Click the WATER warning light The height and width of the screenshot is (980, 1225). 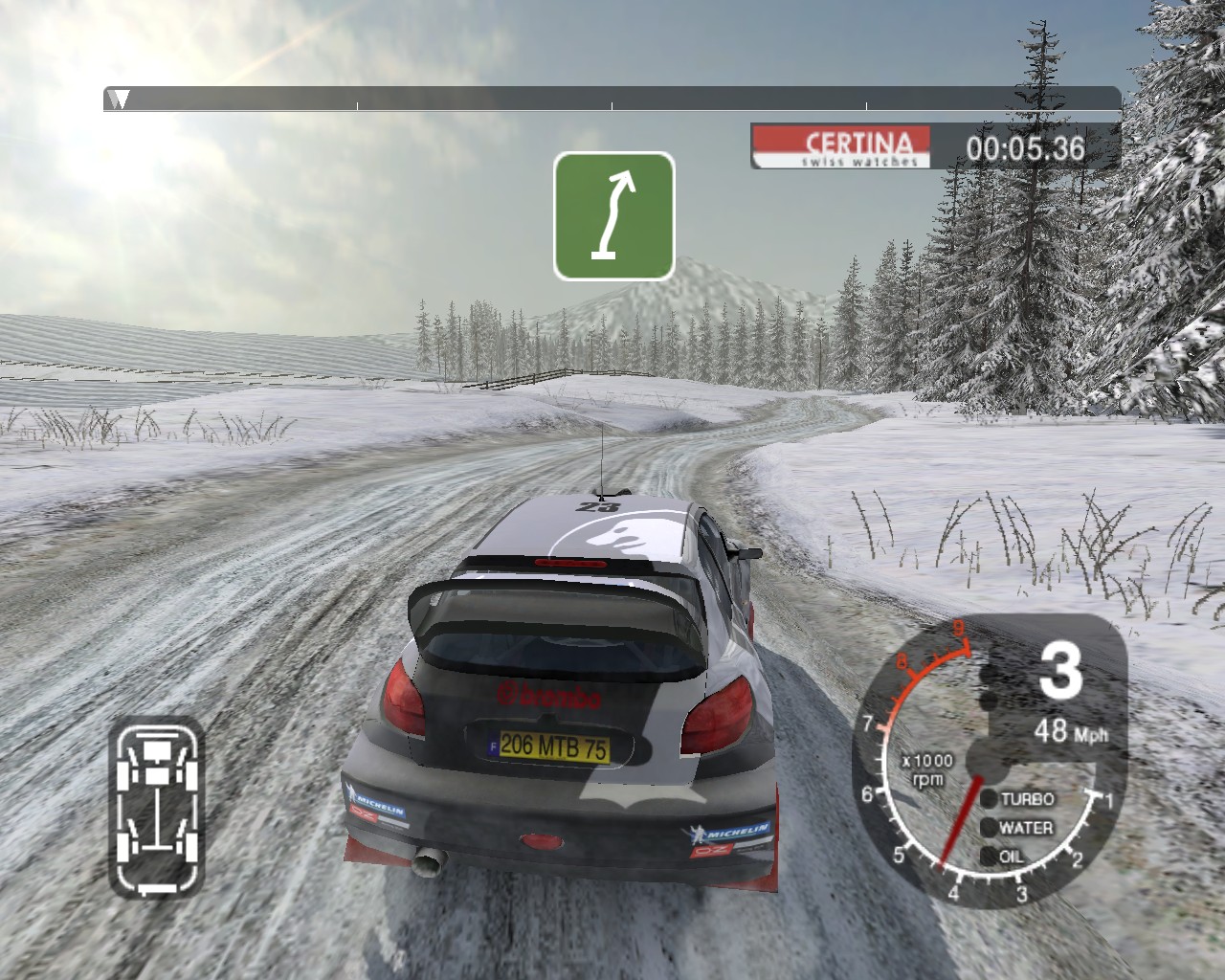pyautogui.click(x=988, y=828)
